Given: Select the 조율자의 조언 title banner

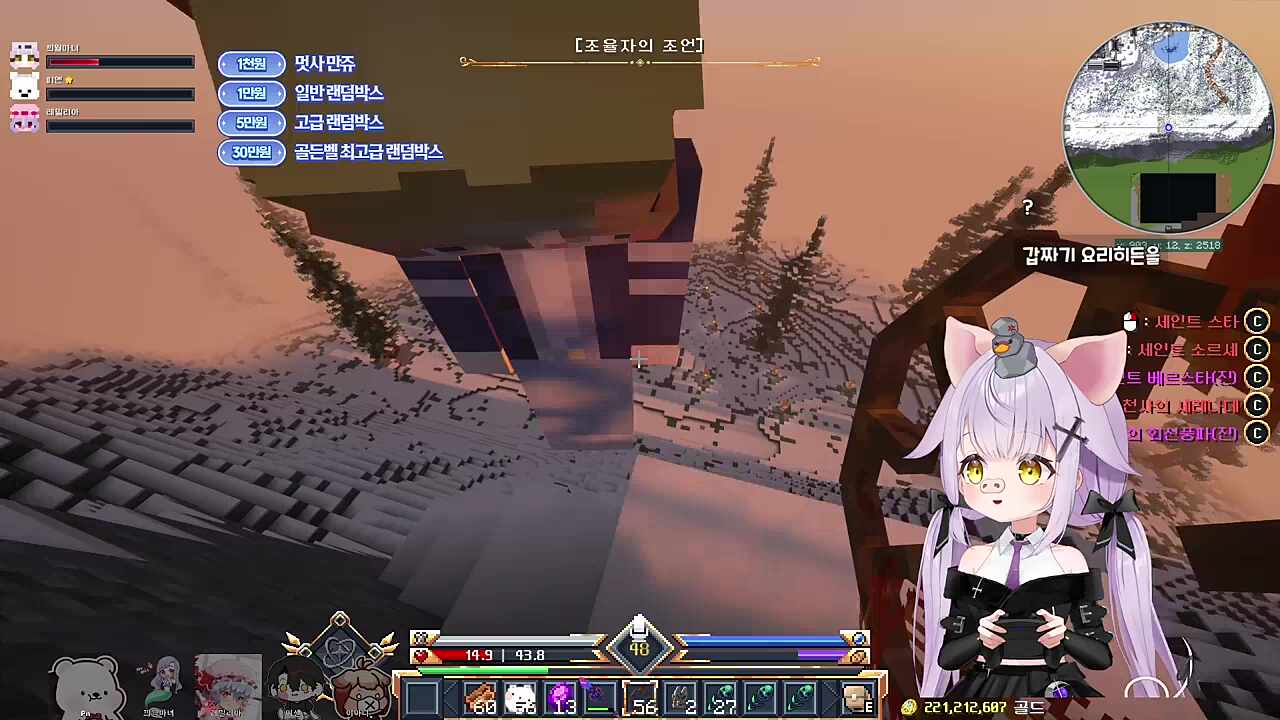Looking at the screenshot, I should pyautogui.click(x=640, y=46).
